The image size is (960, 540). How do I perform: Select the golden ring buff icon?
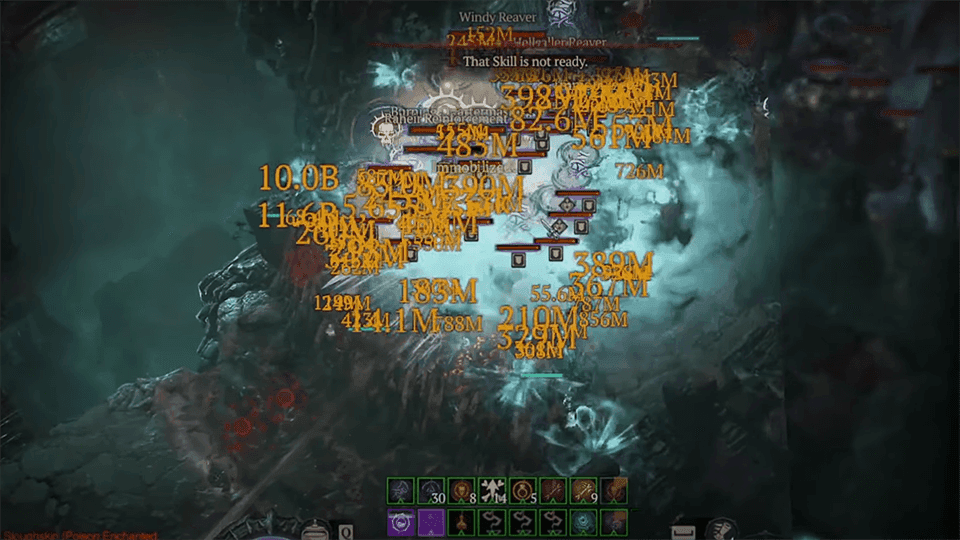pos(521,490)
